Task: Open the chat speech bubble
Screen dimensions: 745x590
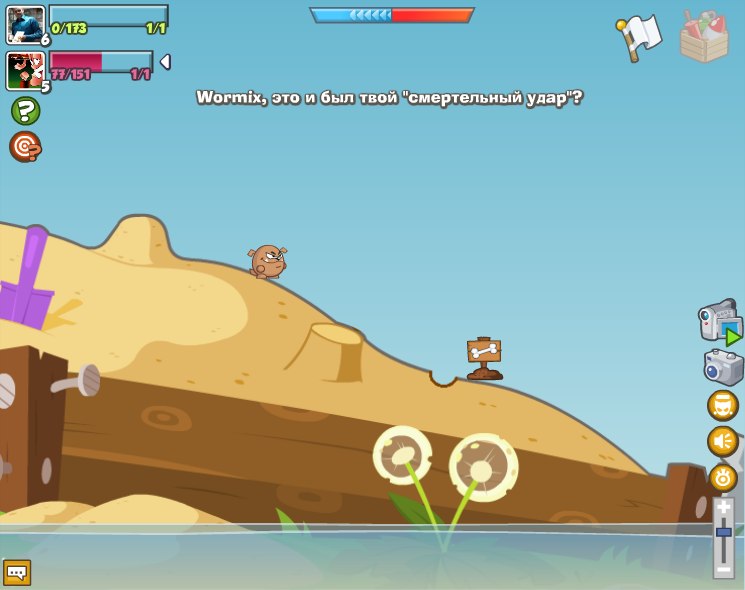Action: coord(17,572)
